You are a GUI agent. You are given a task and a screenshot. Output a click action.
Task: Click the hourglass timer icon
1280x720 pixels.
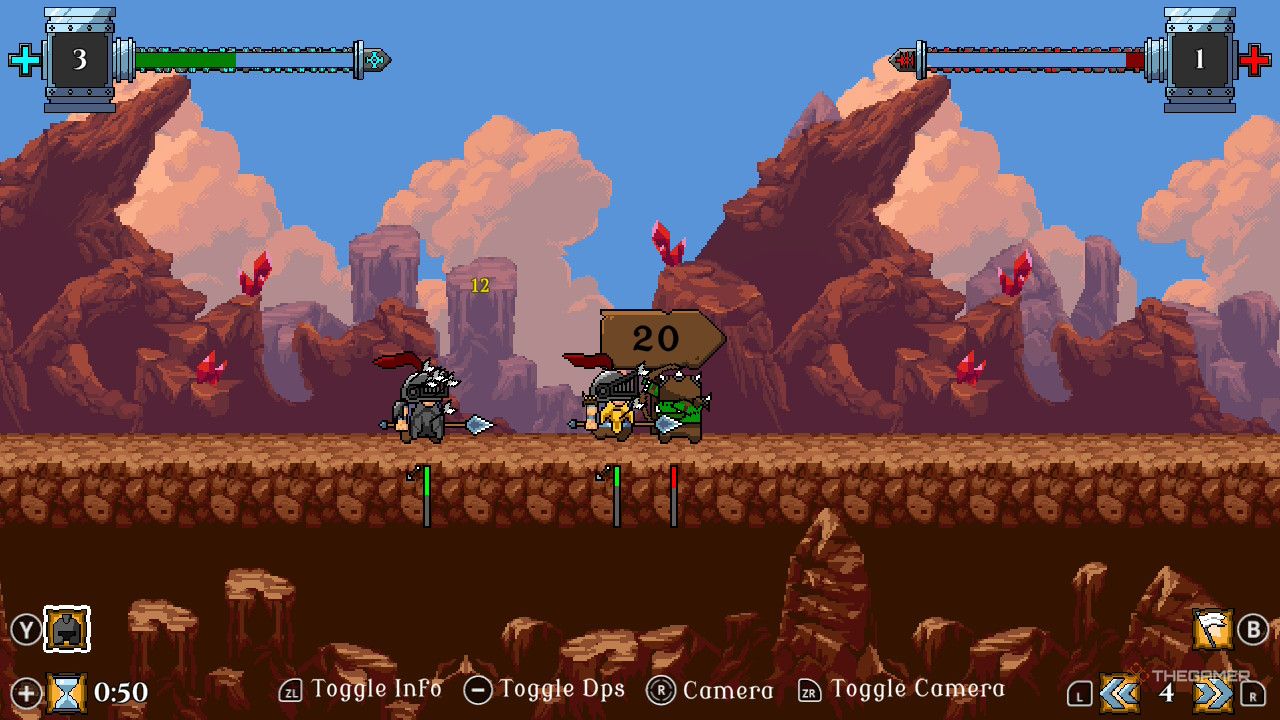[67, 692]
